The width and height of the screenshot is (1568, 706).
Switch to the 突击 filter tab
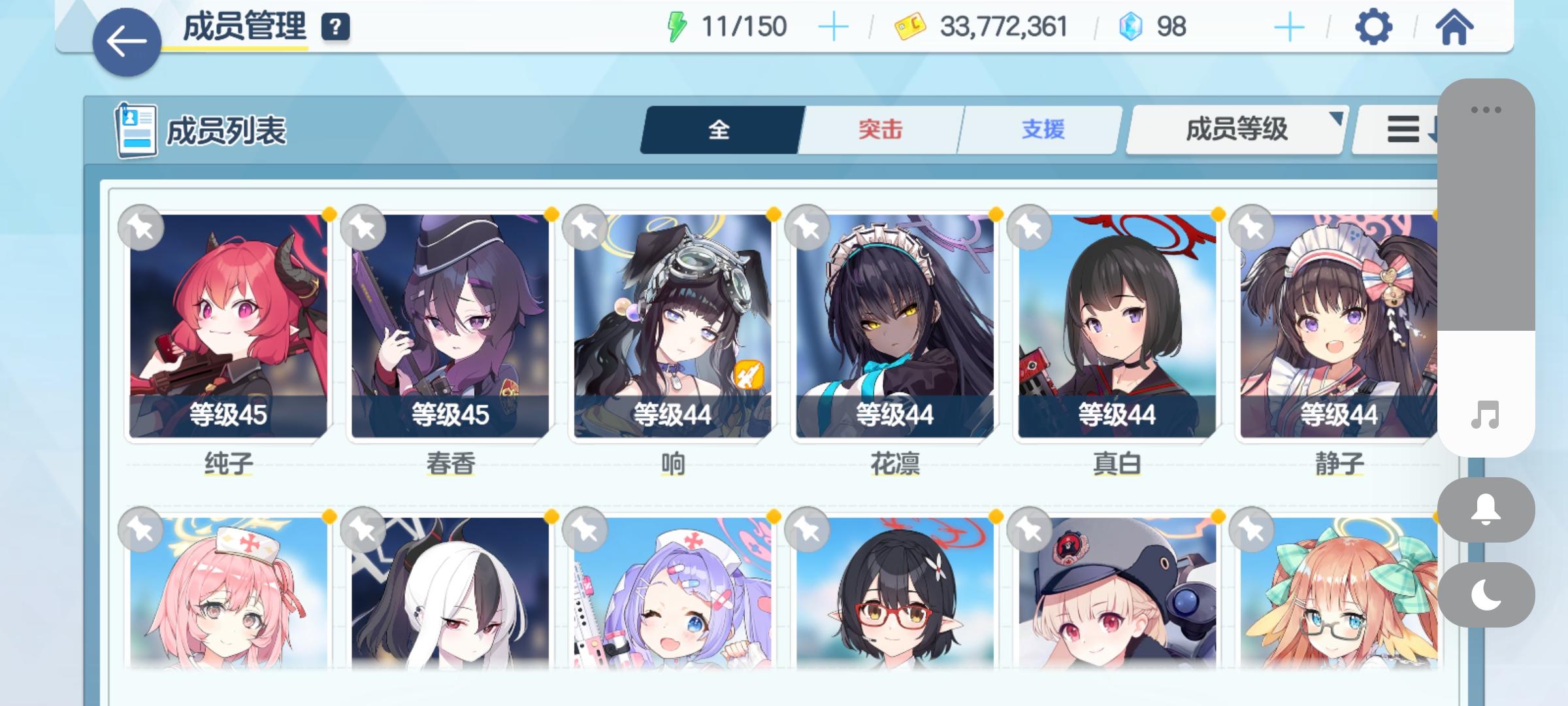tap(879, 129)
